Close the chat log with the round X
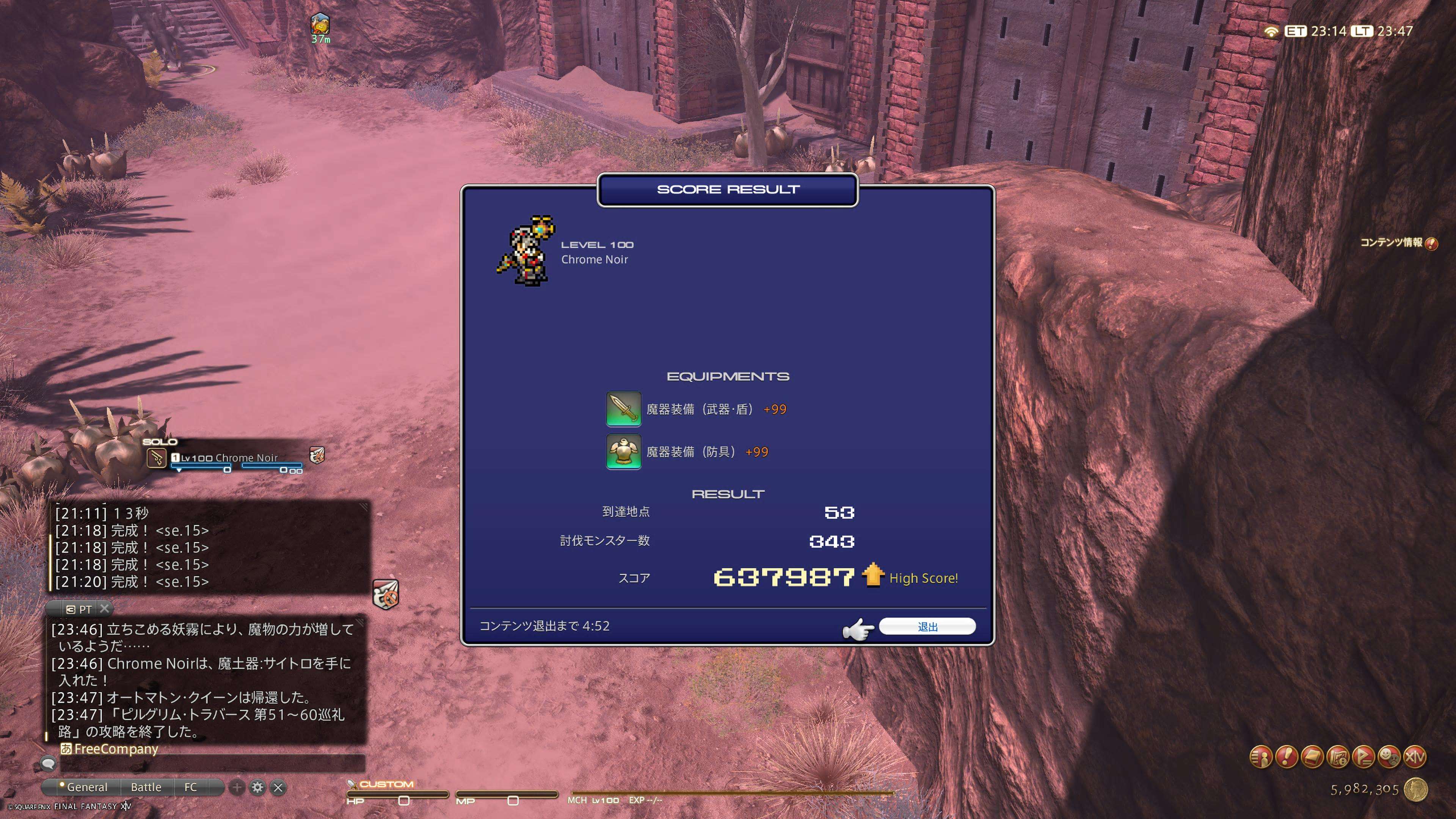Screen dimensions: 1456x819 278,787
